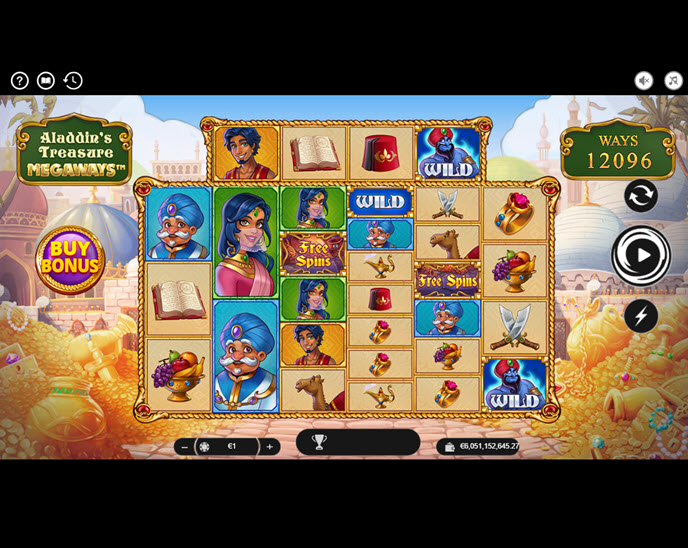Image resolution: width=688 pixels, height=548 pixels.
Task: Decrease the bet with the minus button
Action: (x=184, y=447)
